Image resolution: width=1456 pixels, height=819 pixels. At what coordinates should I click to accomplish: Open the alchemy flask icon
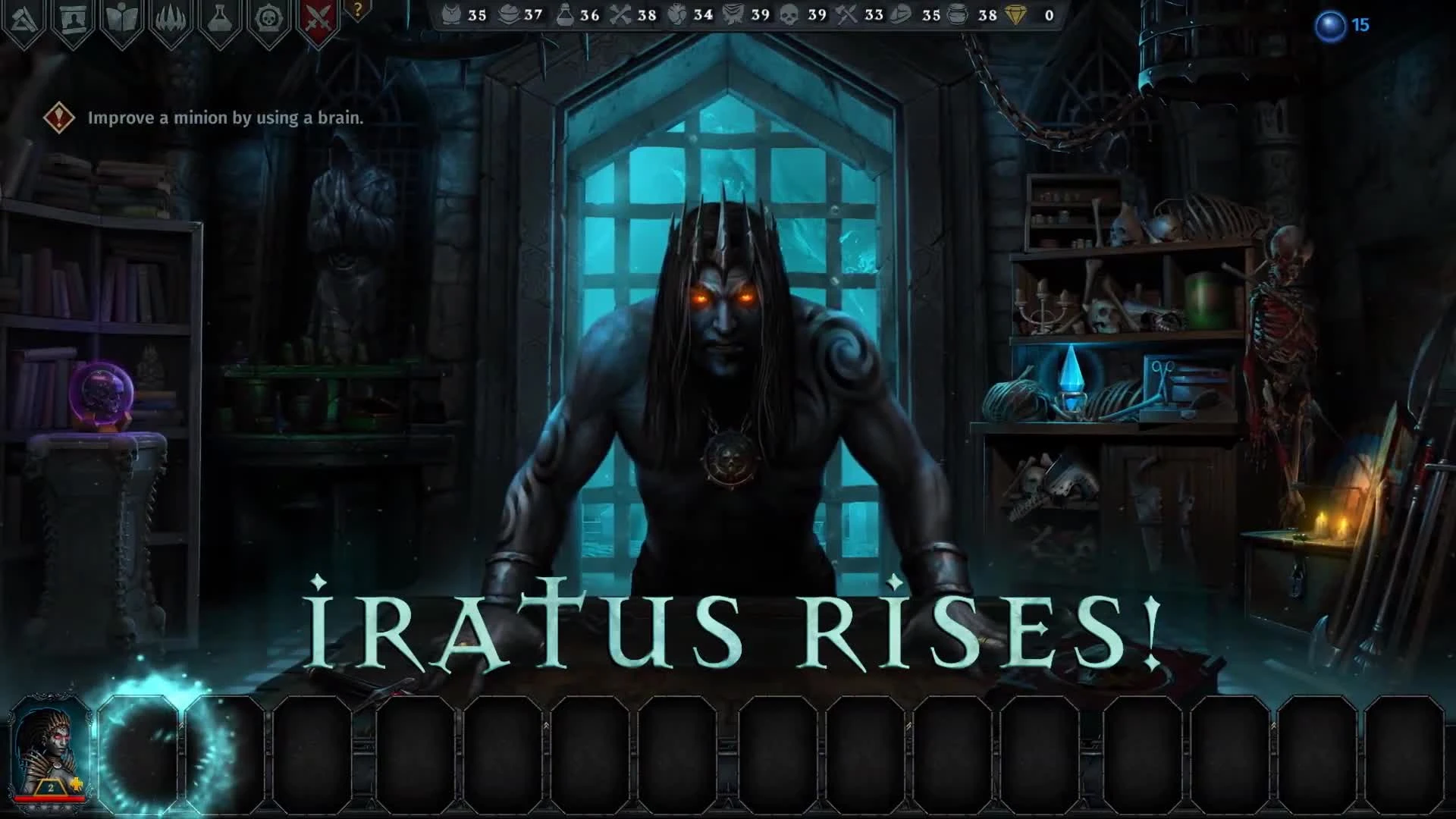[x=218, y=15]
